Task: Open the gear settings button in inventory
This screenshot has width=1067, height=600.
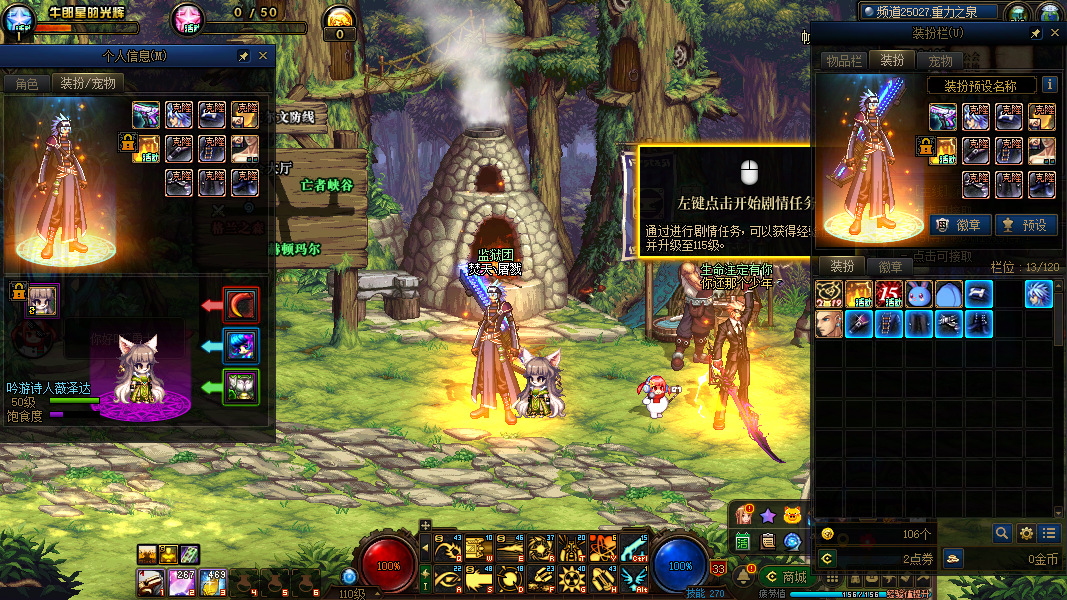Action: (1026, 534)
